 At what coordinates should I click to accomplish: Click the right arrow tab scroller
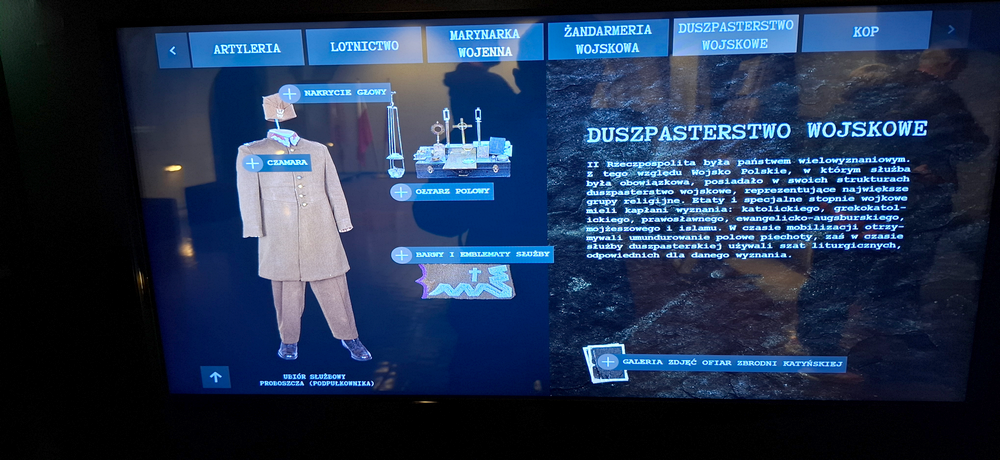coord(950,29)
